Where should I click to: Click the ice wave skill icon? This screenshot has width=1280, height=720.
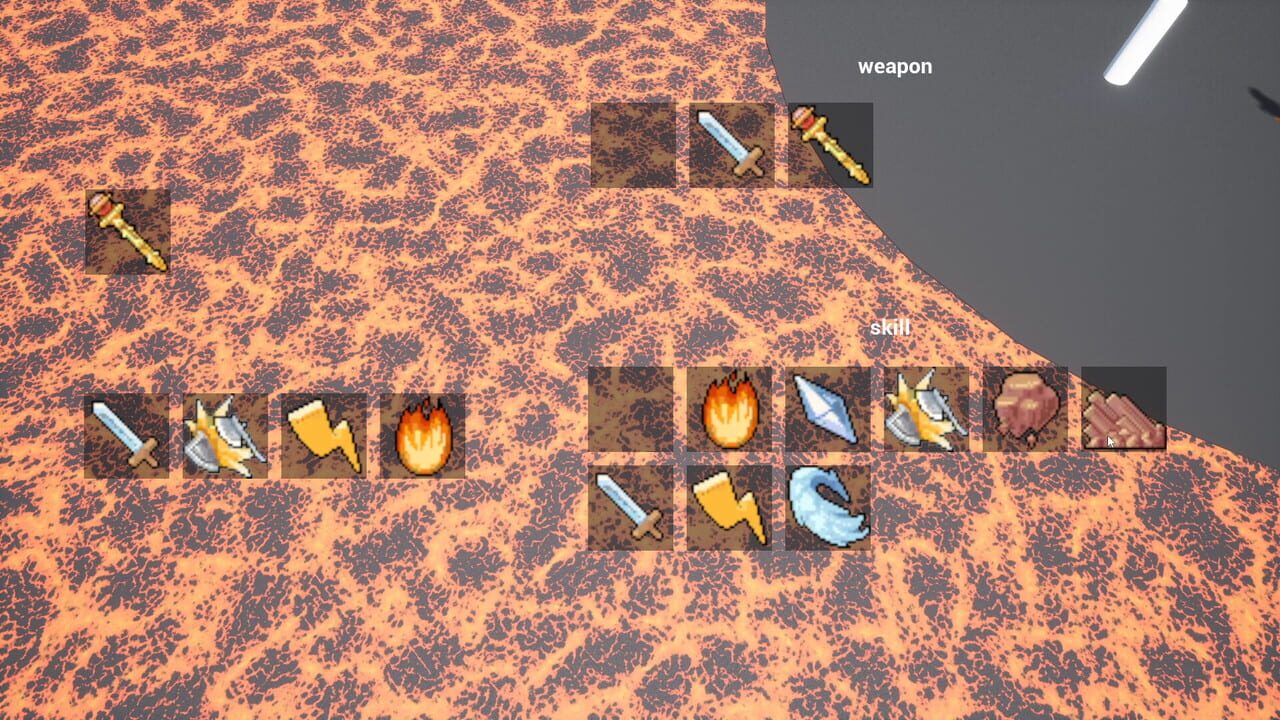[x=827, y=510]
